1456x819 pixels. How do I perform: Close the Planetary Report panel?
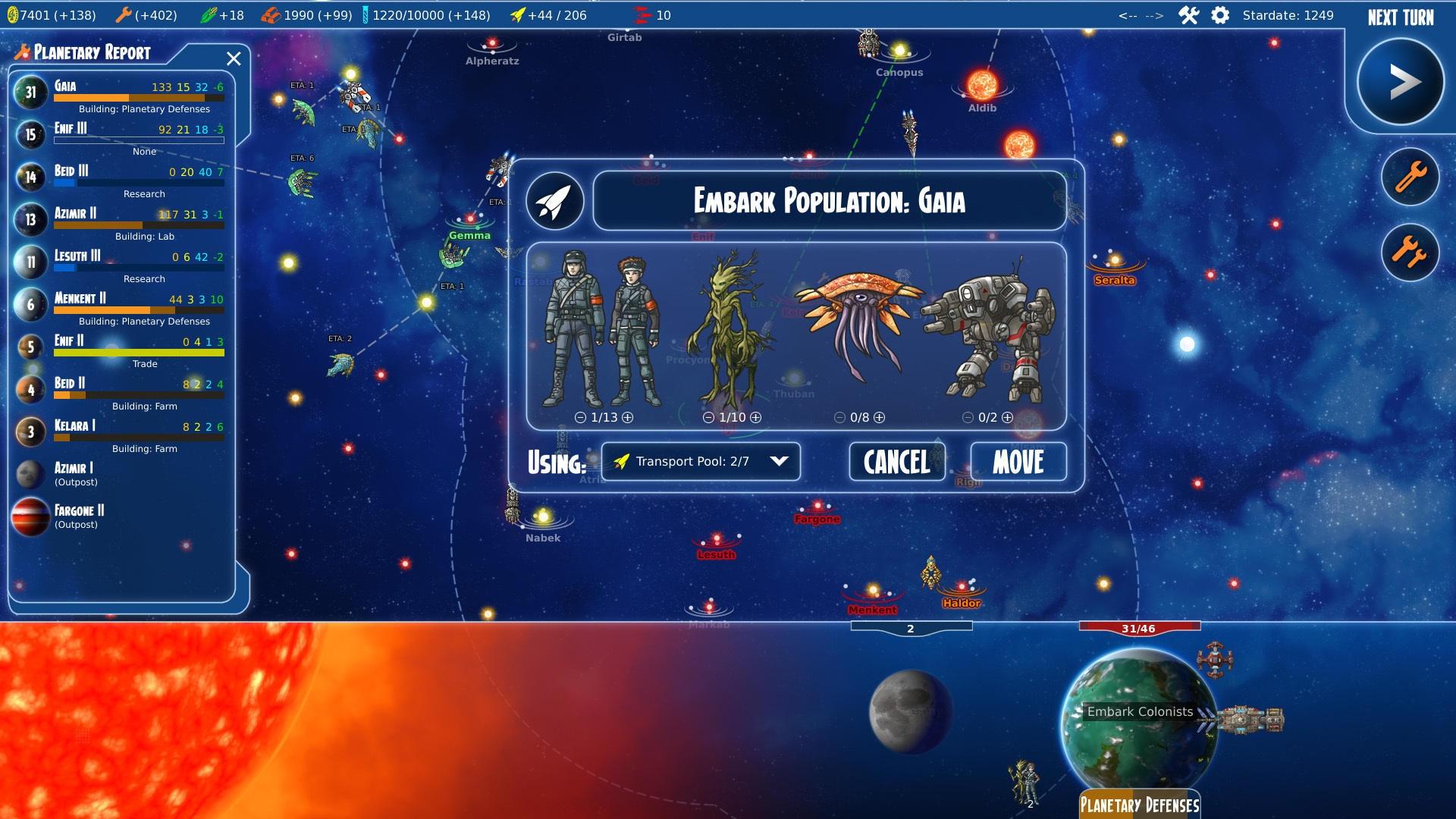click(x=234, y=58)
